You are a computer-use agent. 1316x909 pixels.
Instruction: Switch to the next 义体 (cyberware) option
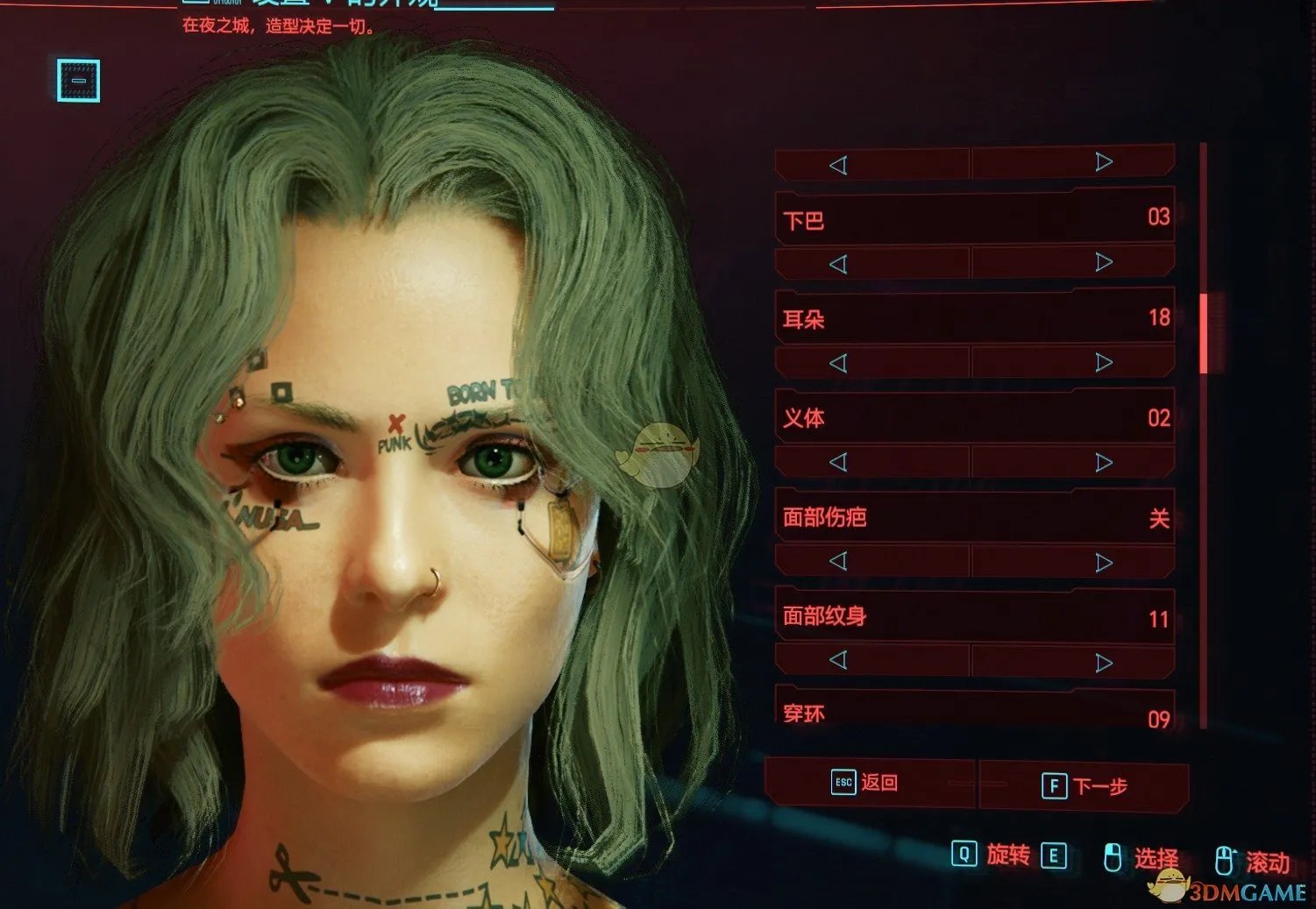1104,462
